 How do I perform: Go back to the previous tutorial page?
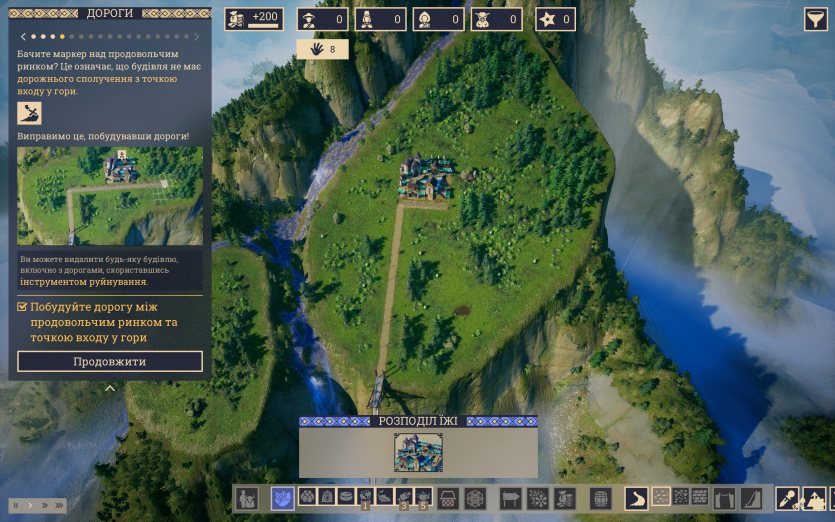(23, 37)
